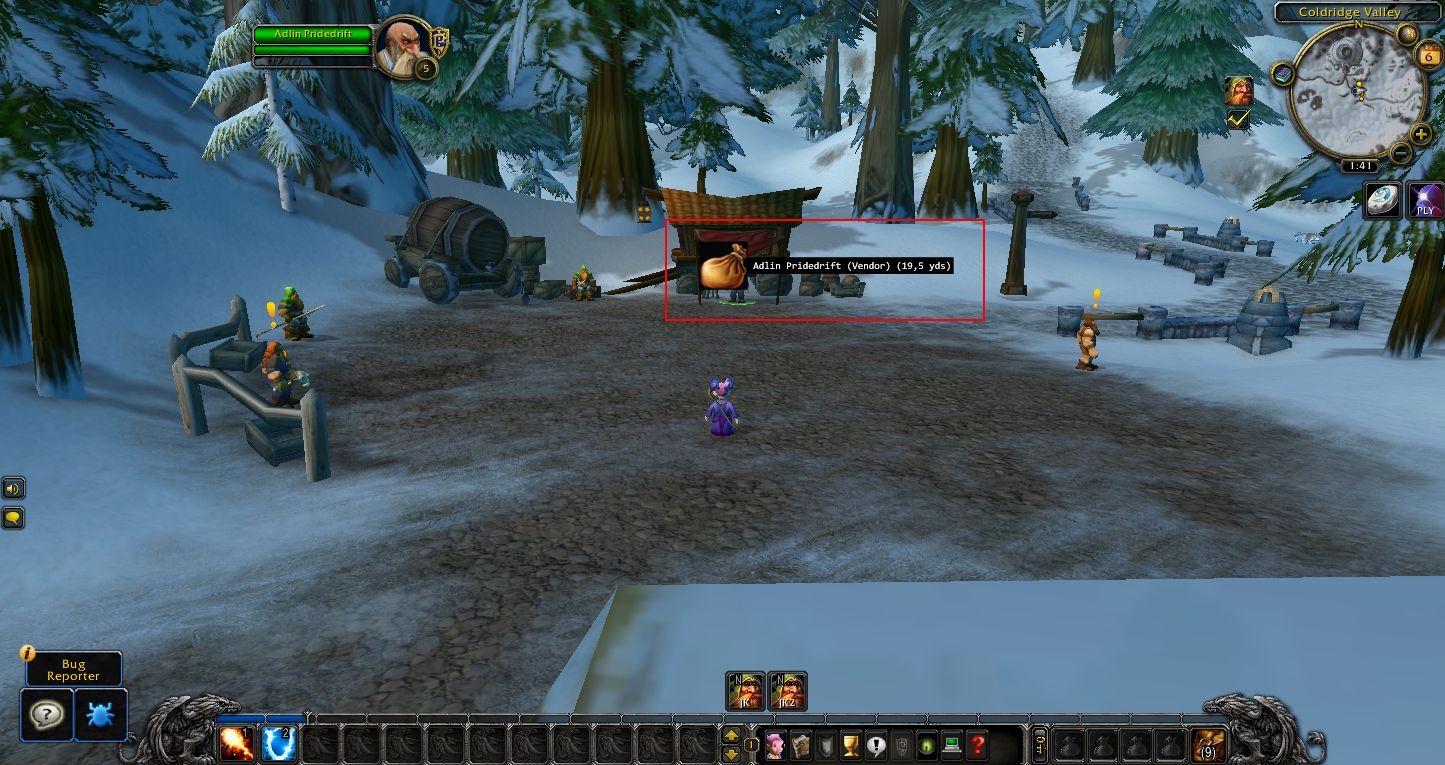Viewport: 1445px width, 765px height.
Task: Click Adlin Pridedrift's target portrait
Action: (x=404, y=46)
